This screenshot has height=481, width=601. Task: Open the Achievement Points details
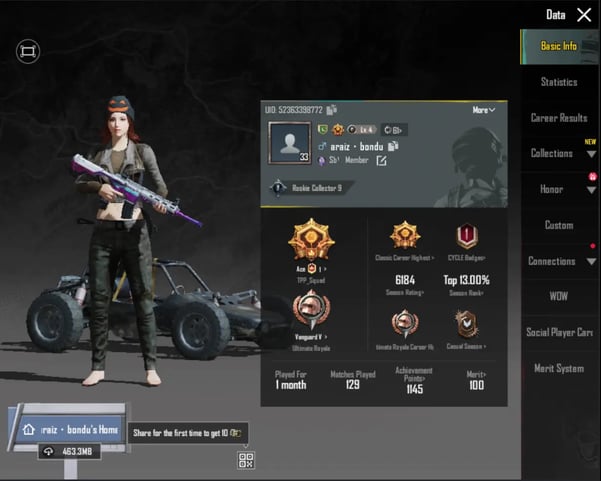413,383
